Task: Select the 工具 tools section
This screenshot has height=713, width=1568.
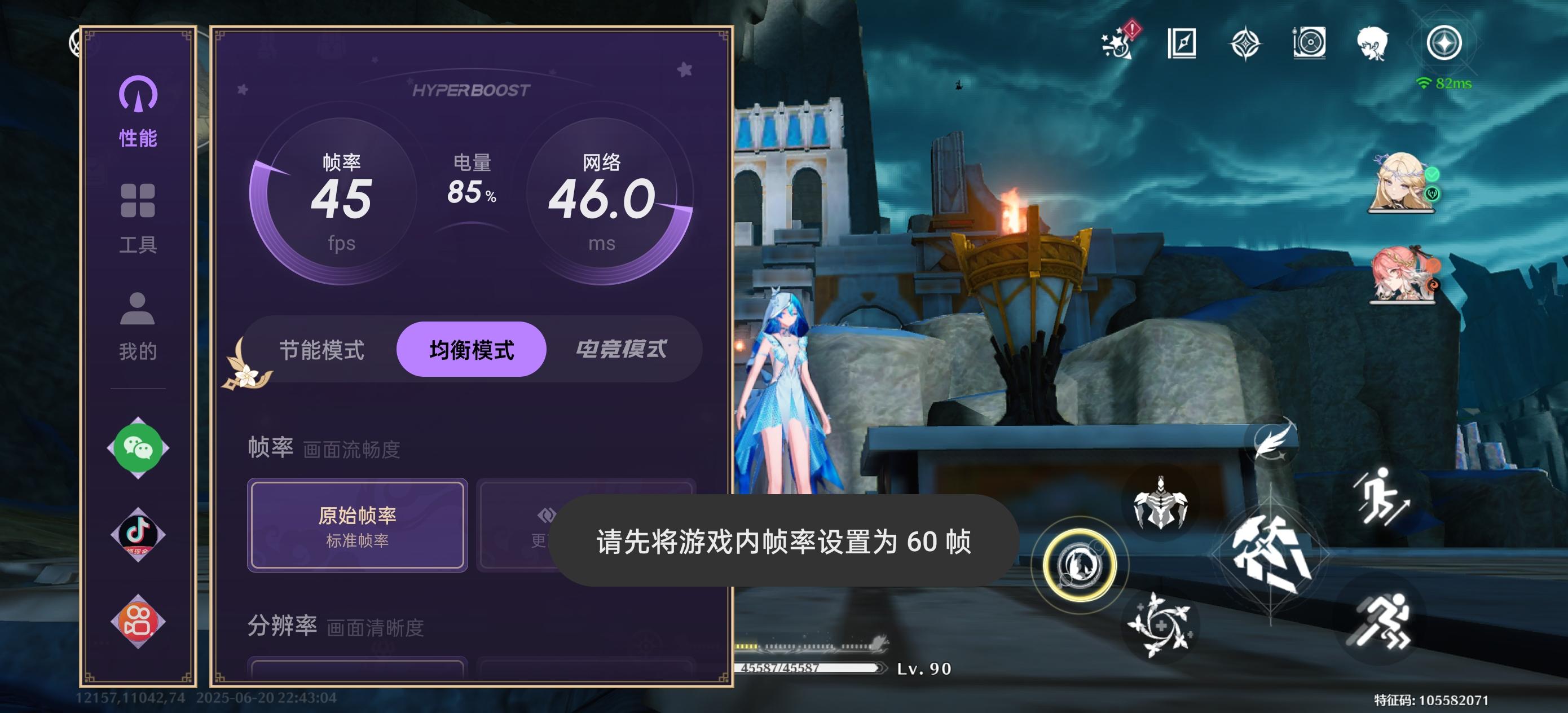Action: point(139,219)
